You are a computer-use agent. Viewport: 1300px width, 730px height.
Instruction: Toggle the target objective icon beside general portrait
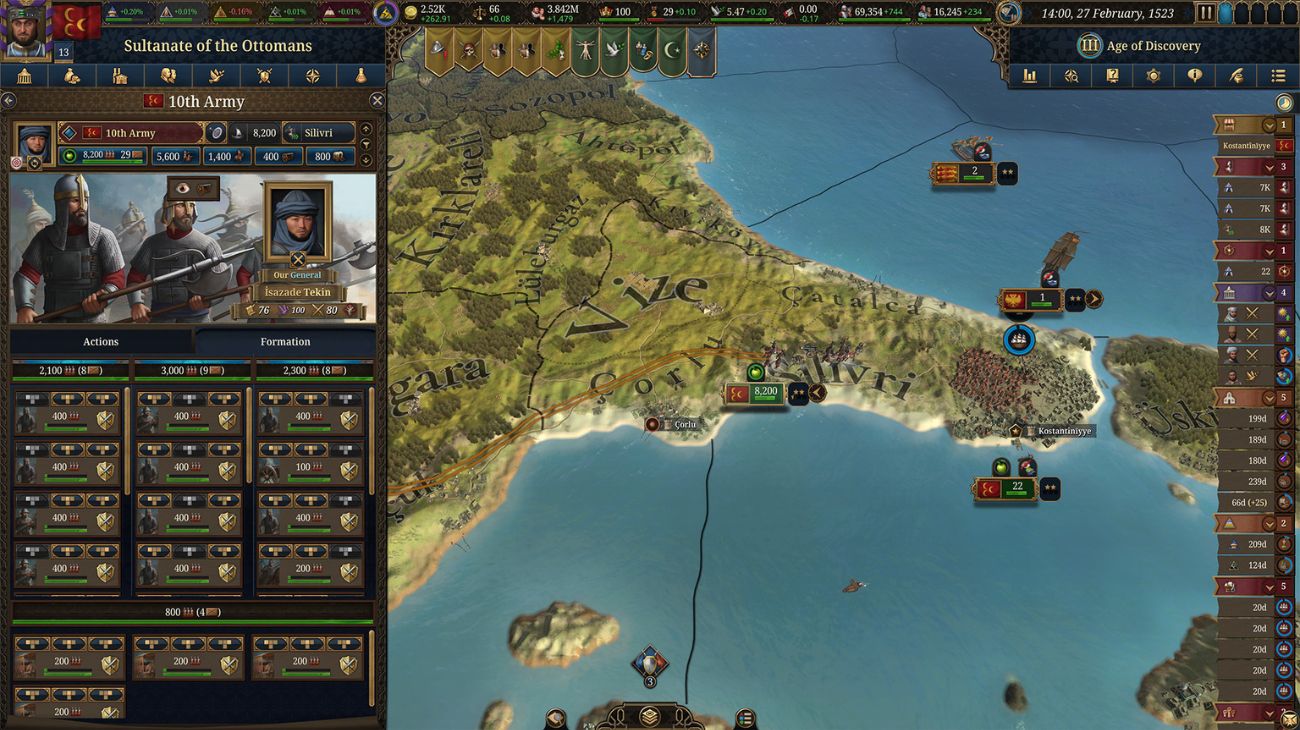coord(16,161)
